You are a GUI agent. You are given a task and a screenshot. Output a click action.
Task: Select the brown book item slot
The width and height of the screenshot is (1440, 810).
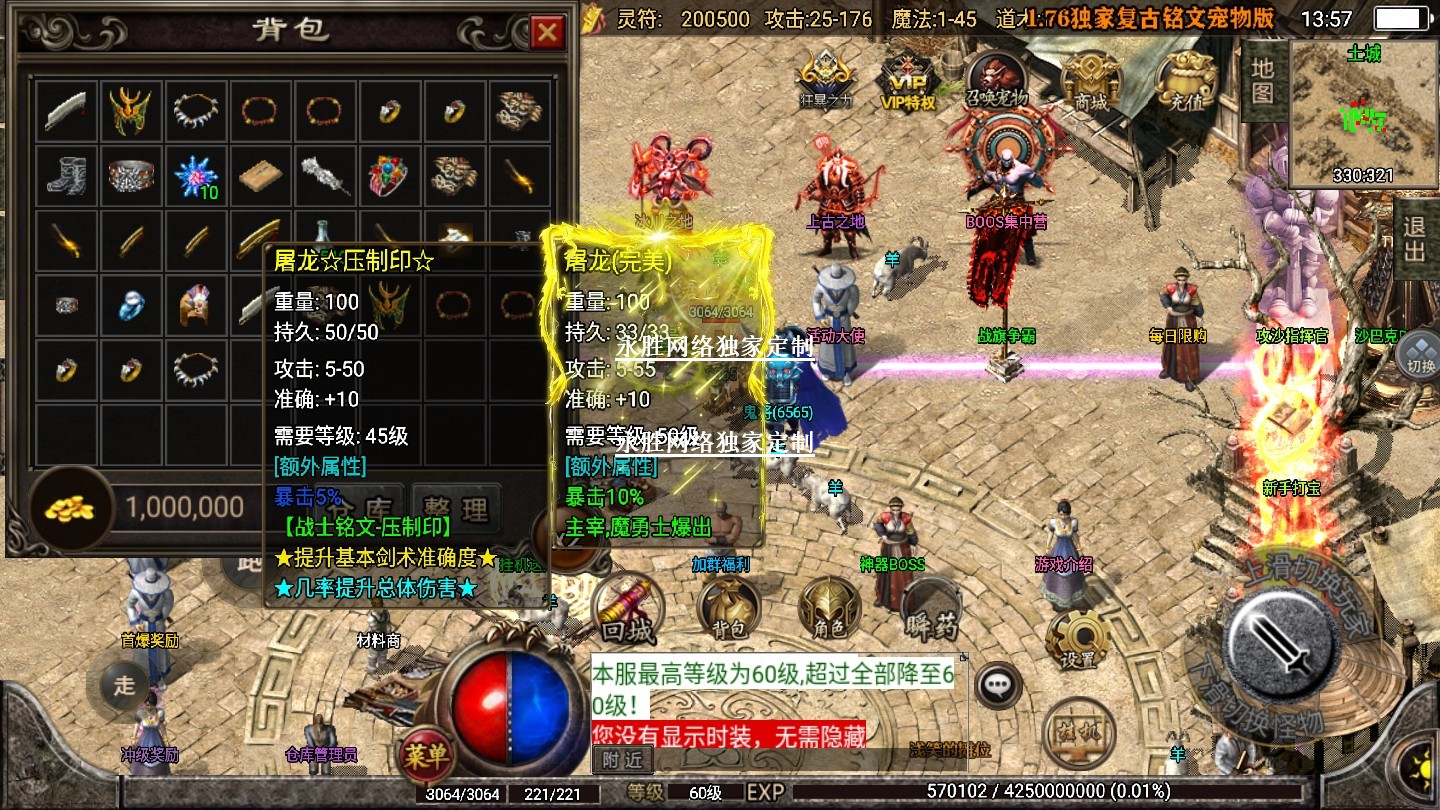(260, 176)
